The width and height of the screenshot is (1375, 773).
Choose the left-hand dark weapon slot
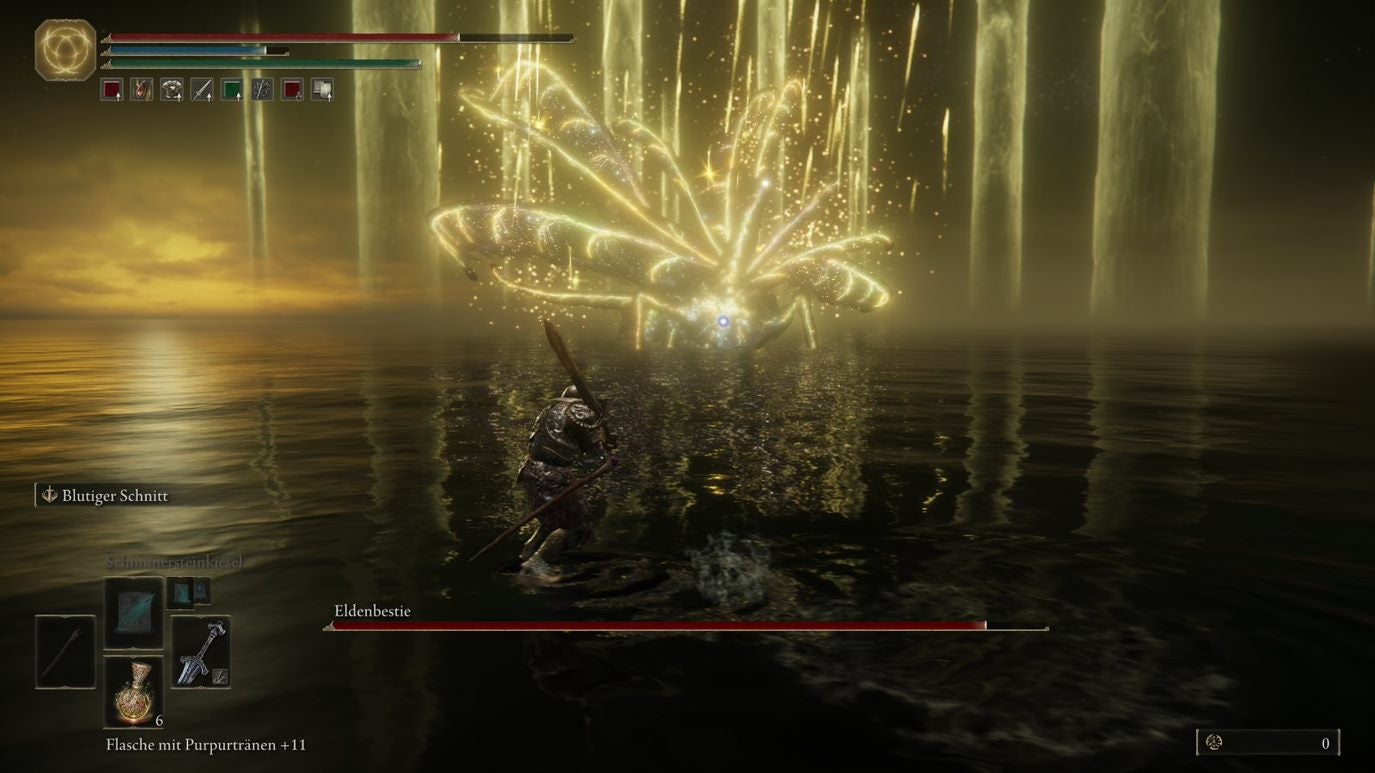pos(66,652)
